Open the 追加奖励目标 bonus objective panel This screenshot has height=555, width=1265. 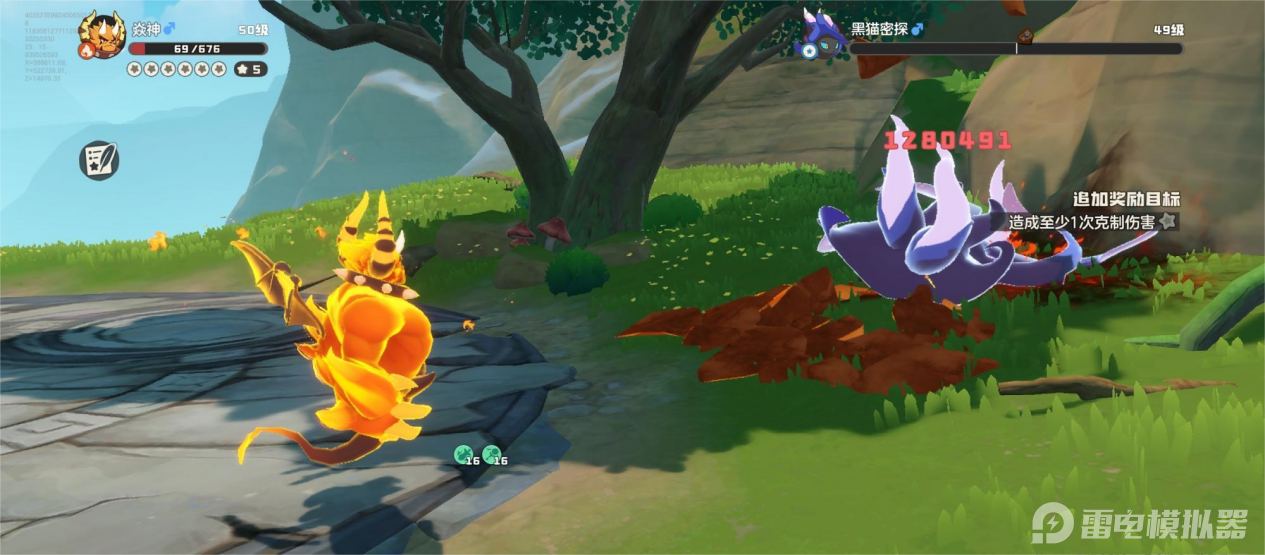(1125, 211)
